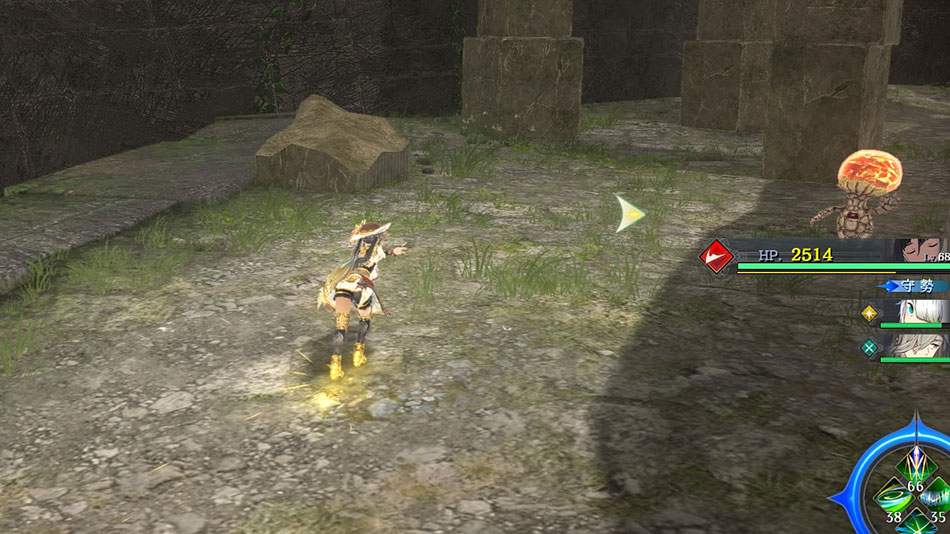The width and height of the screenshot is (950, 534).
Task: Click the teal cross diamond icon
Action: click(869, 348)
